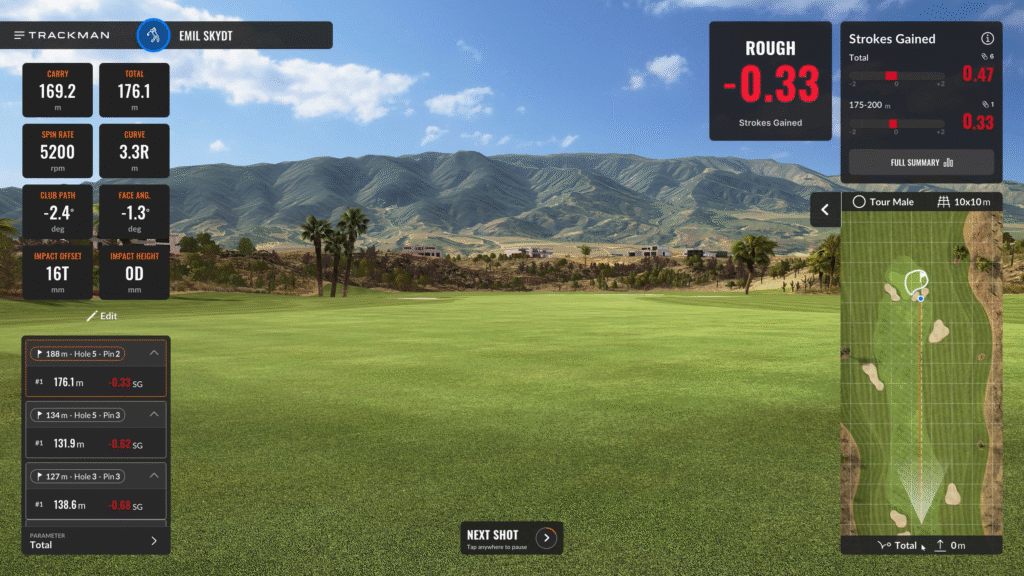Click the Face Angle data tile
1024x576 pixels.
[134, 211]
